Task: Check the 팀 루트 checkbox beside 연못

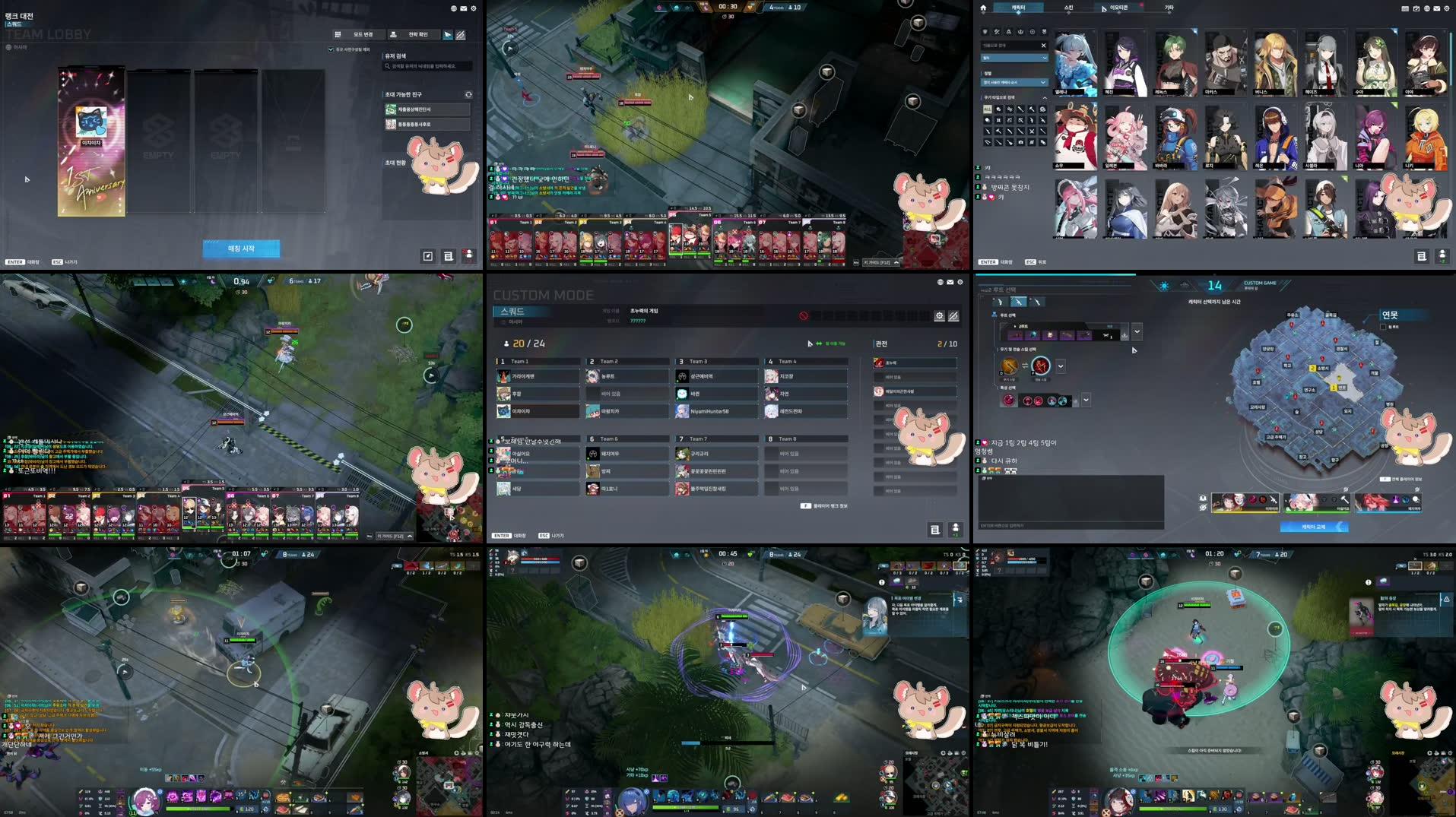Action: coord(1383,326)
